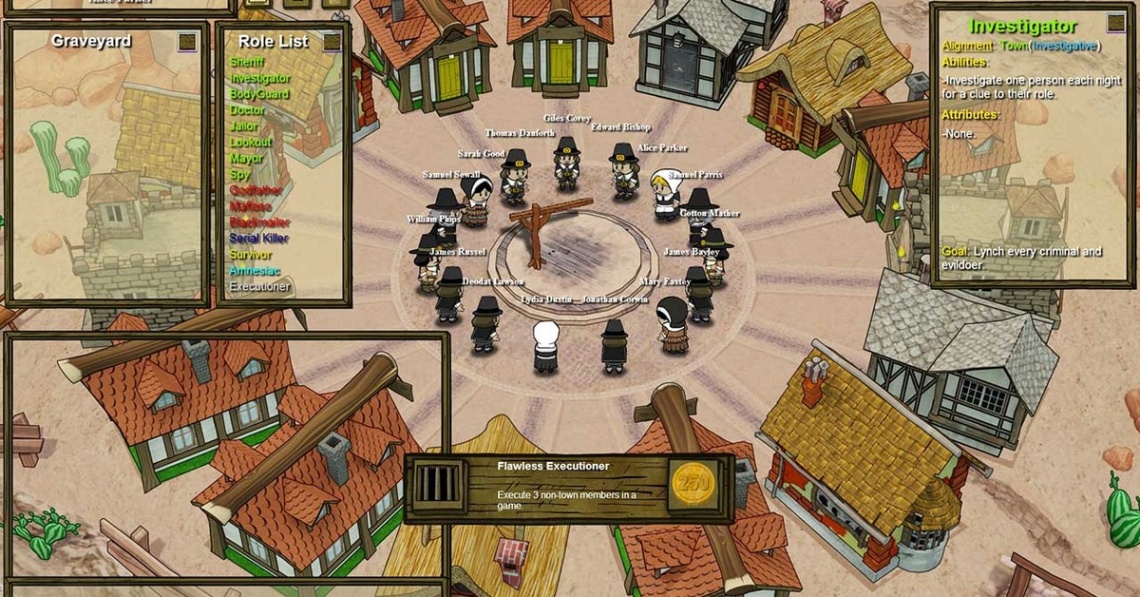Choose Investigator in the Role List

260,77
